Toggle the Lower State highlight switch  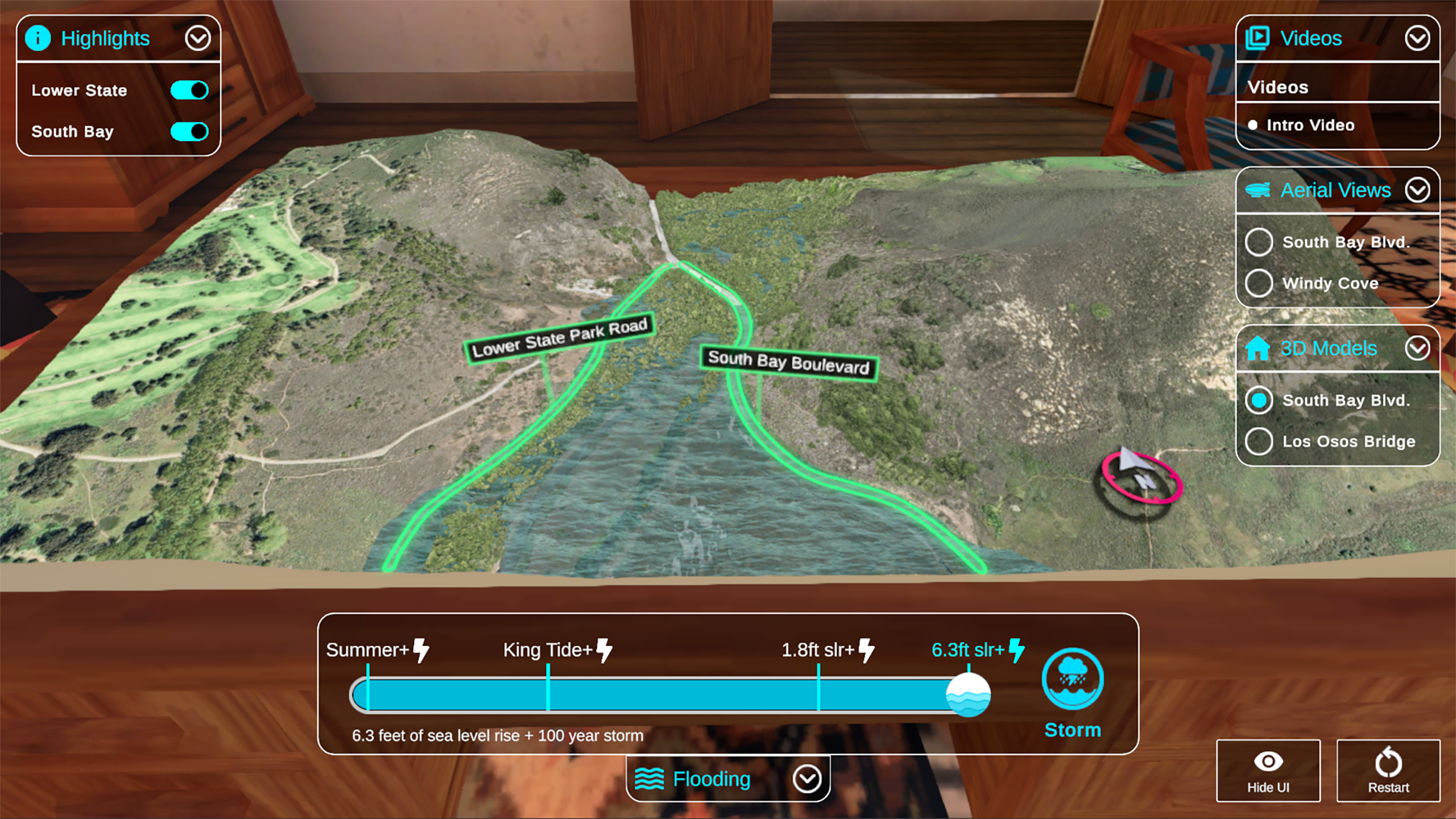point(189,90)
